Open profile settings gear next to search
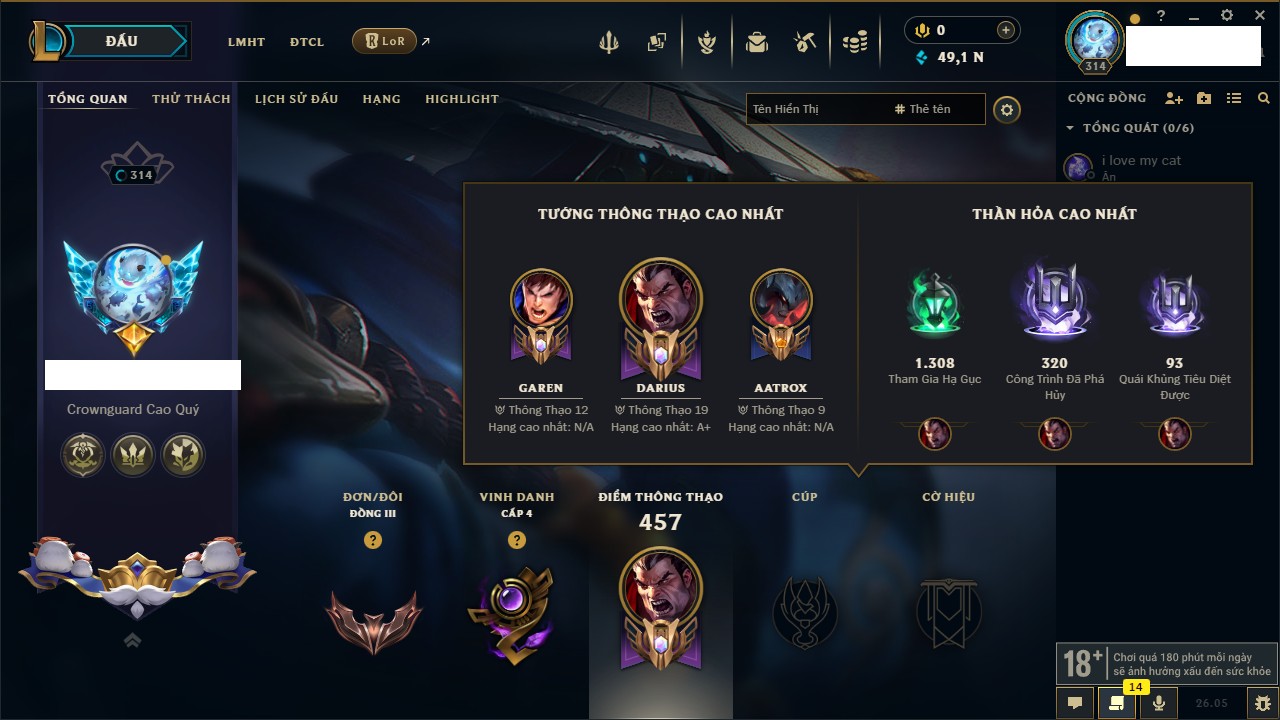This screenshot has height=720, width=1280. [x=1007, y=109]
